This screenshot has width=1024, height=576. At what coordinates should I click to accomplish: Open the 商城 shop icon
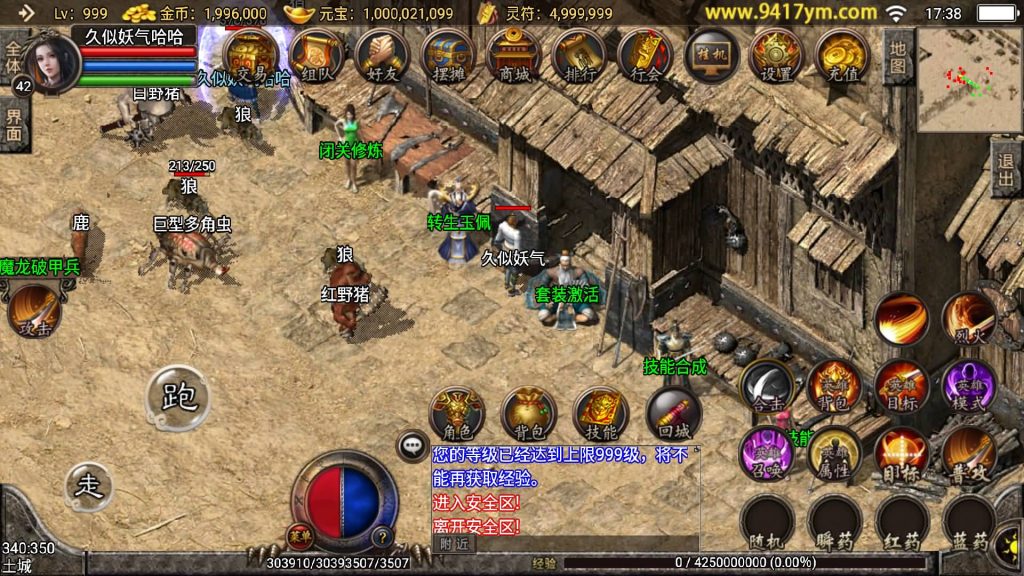point(512,55)
